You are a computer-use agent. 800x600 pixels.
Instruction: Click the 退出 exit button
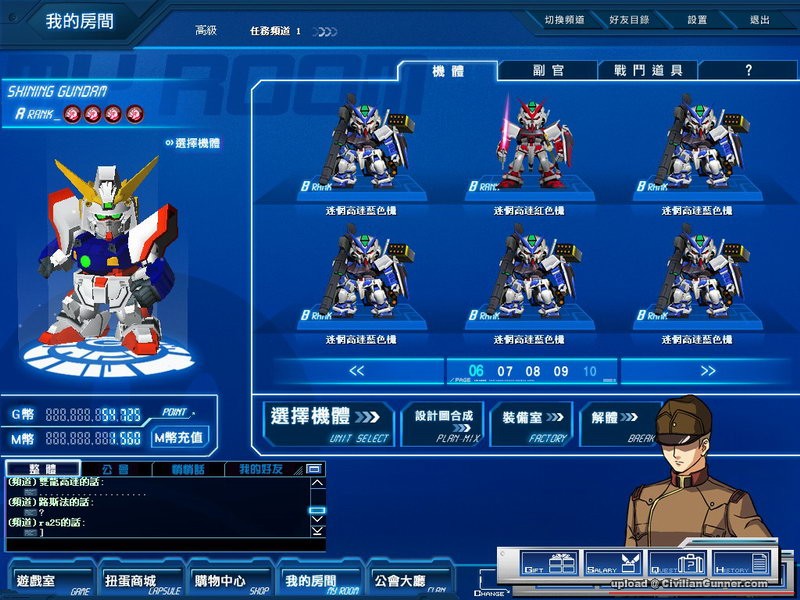[760, 20]
